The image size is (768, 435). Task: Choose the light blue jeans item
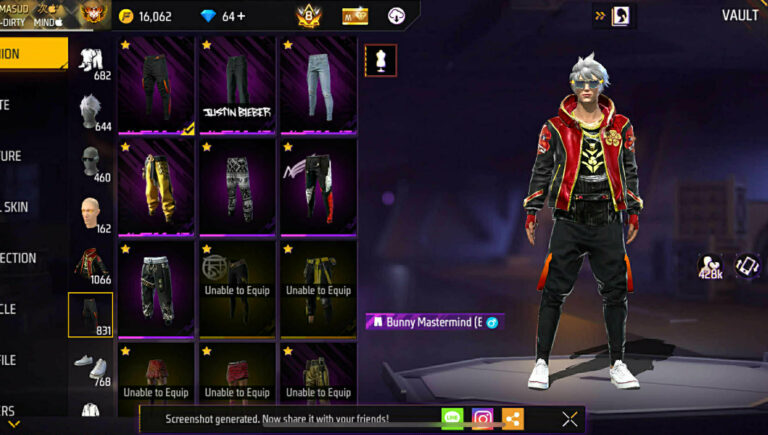(317, 85)
